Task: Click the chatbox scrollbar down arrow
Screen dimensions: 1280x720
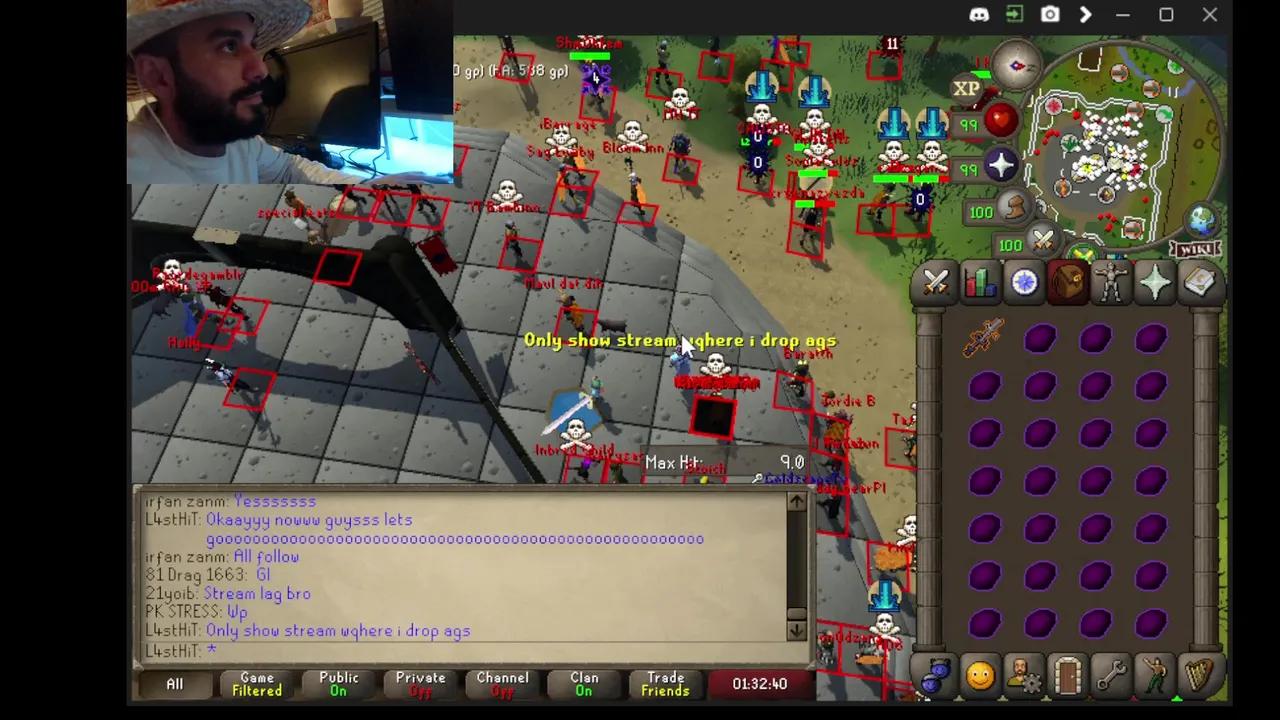Action: tap(797, 630)
